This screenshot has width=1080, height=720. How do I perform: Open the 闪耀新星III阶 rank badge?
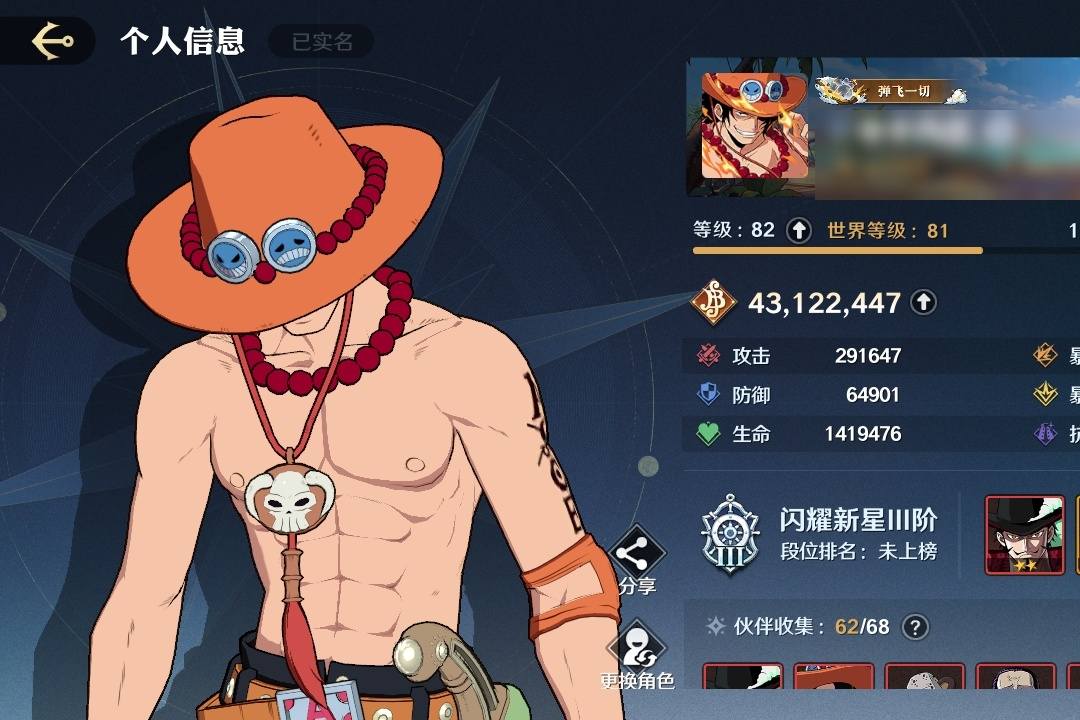click(729, 534)
